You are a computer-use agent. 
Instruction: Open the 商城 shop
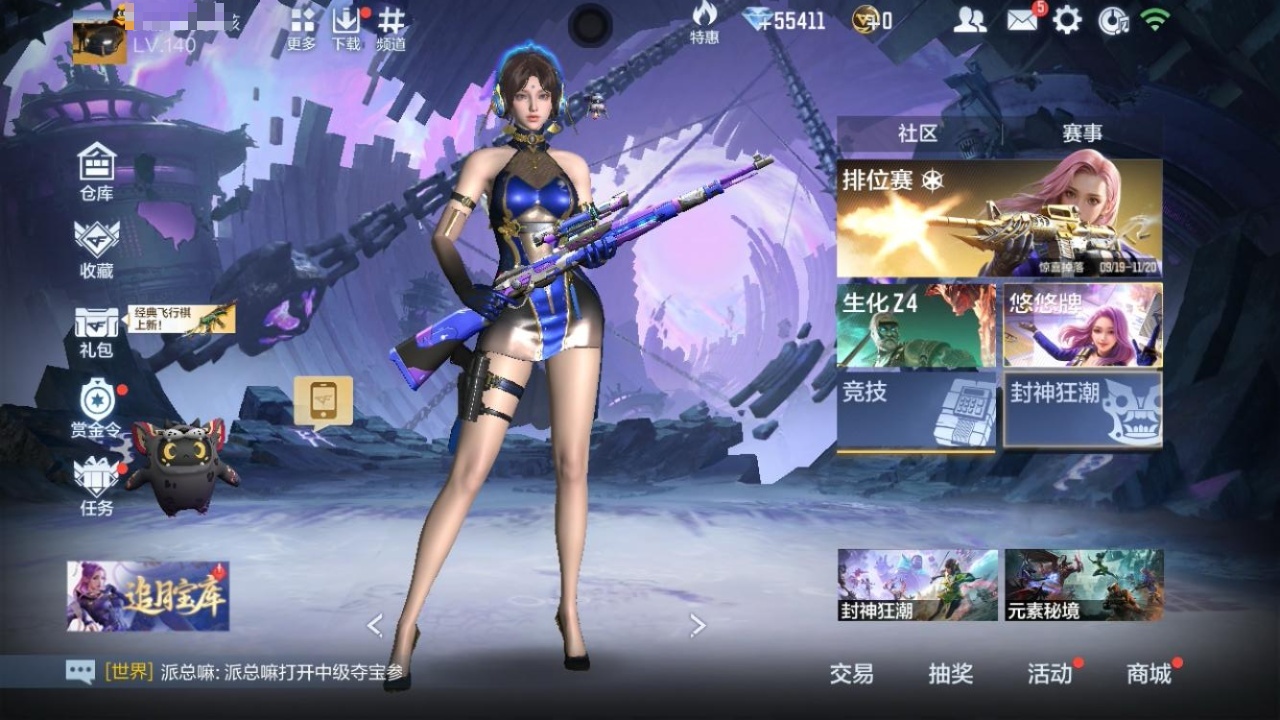tap(1149, 674)
